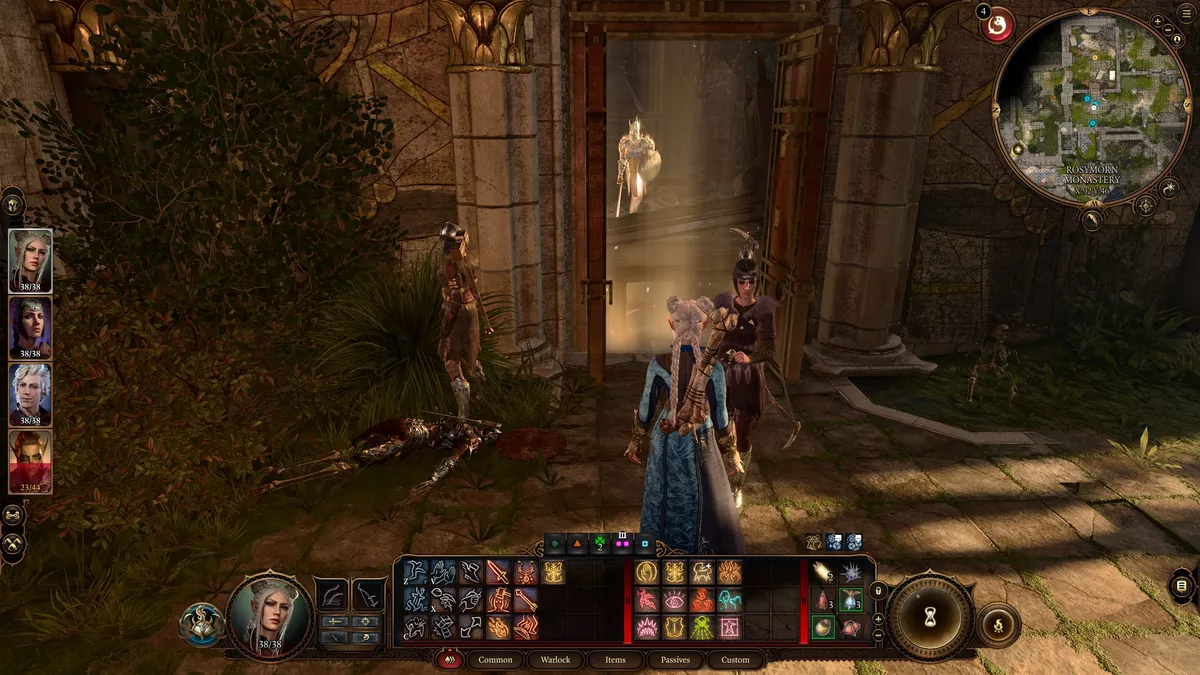Toggle the crossed hammers button below portraits

pyautogui.click(x=13, y=543)
